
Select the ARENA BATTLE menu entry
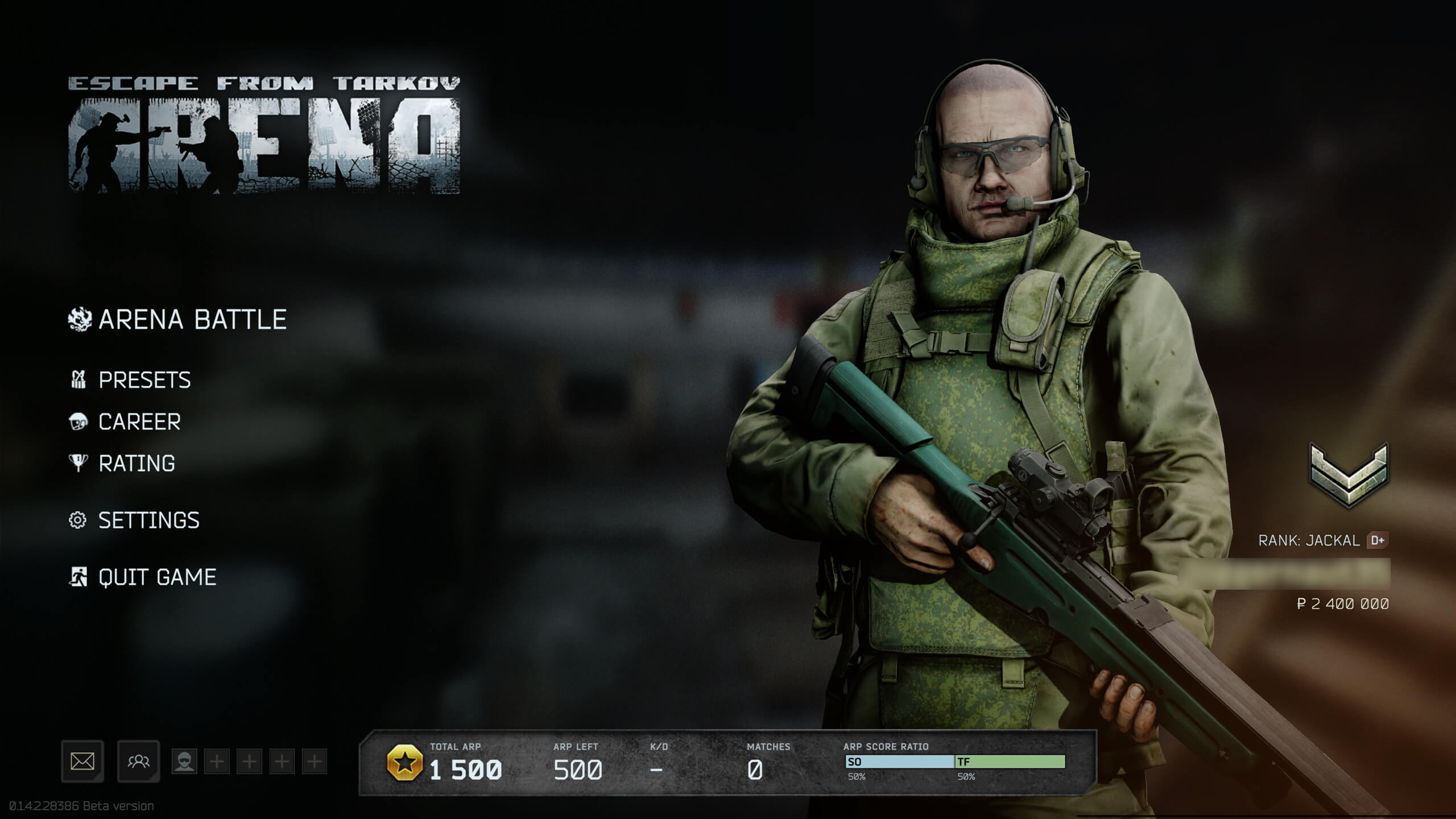192,319
